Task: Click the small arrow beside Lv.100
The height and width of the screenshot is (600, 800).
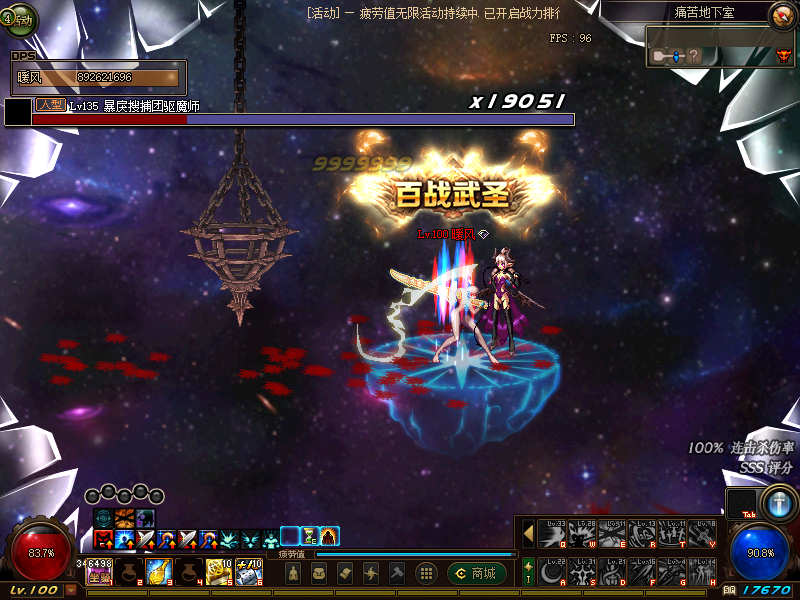Action: [x=71, y=590]
